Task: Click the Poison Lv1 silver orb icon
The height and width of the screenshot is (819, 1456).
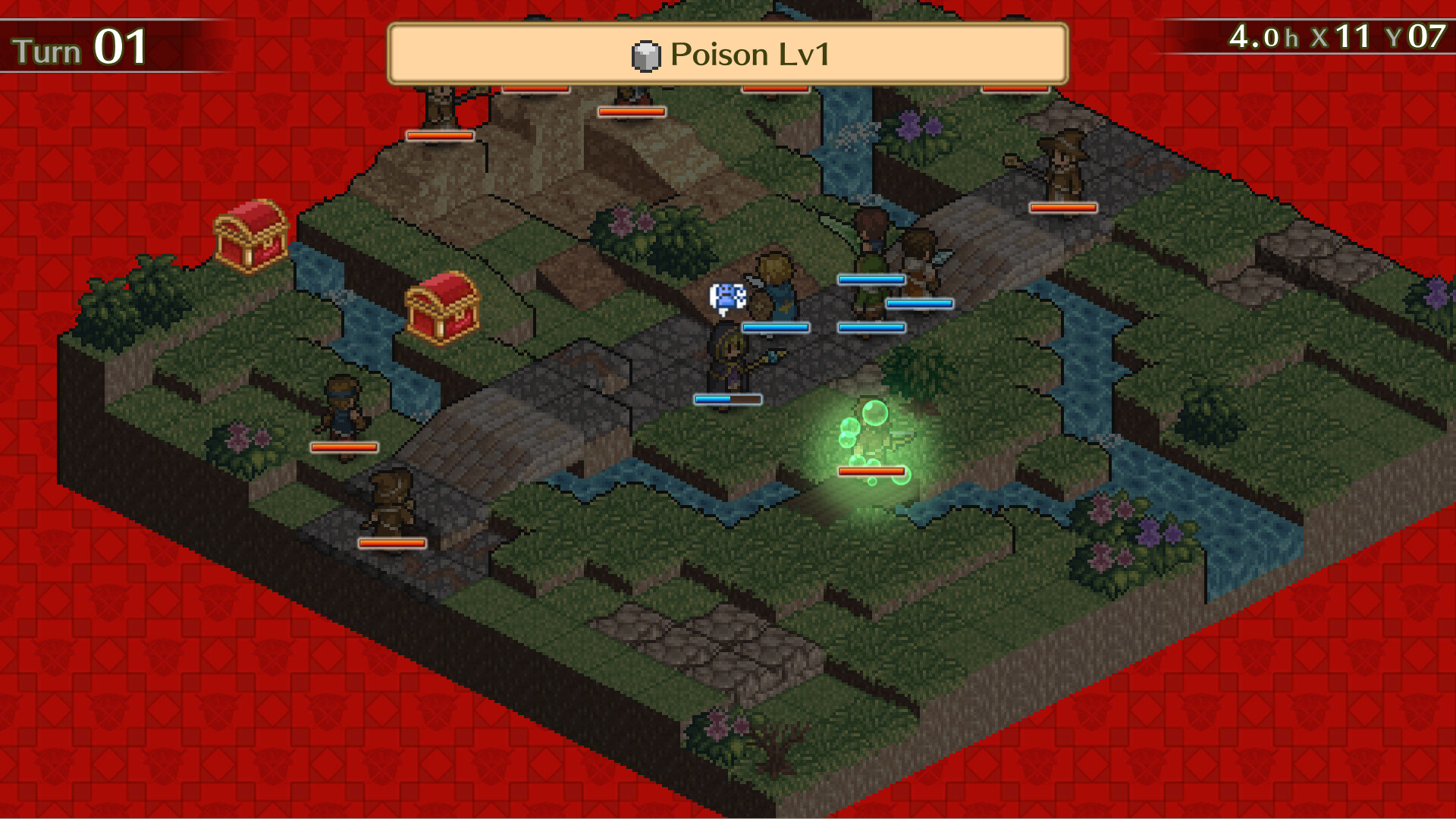Action: 645,54
